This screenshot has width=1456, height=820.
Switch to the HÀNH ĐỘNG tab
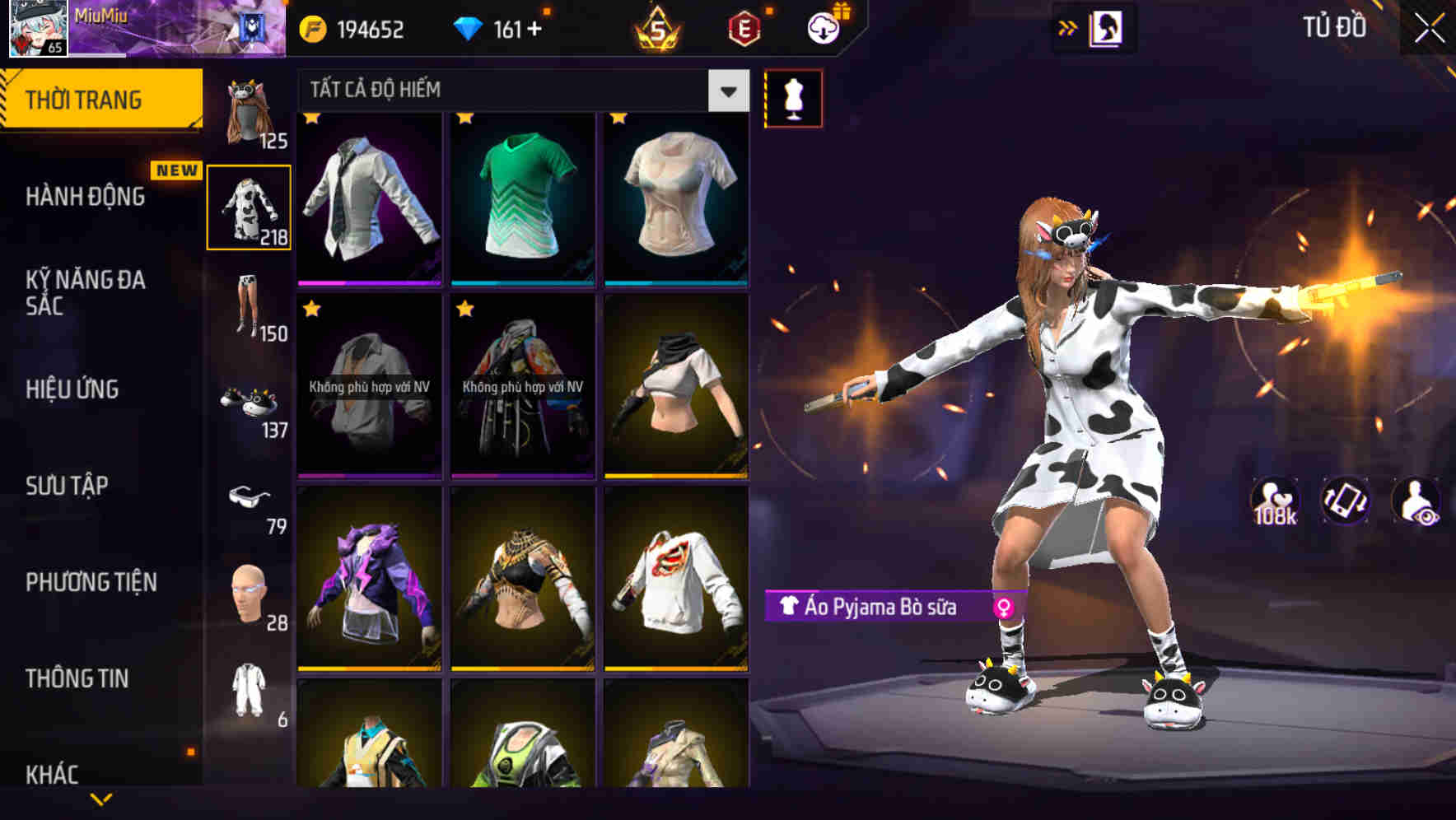pos(85,198)
